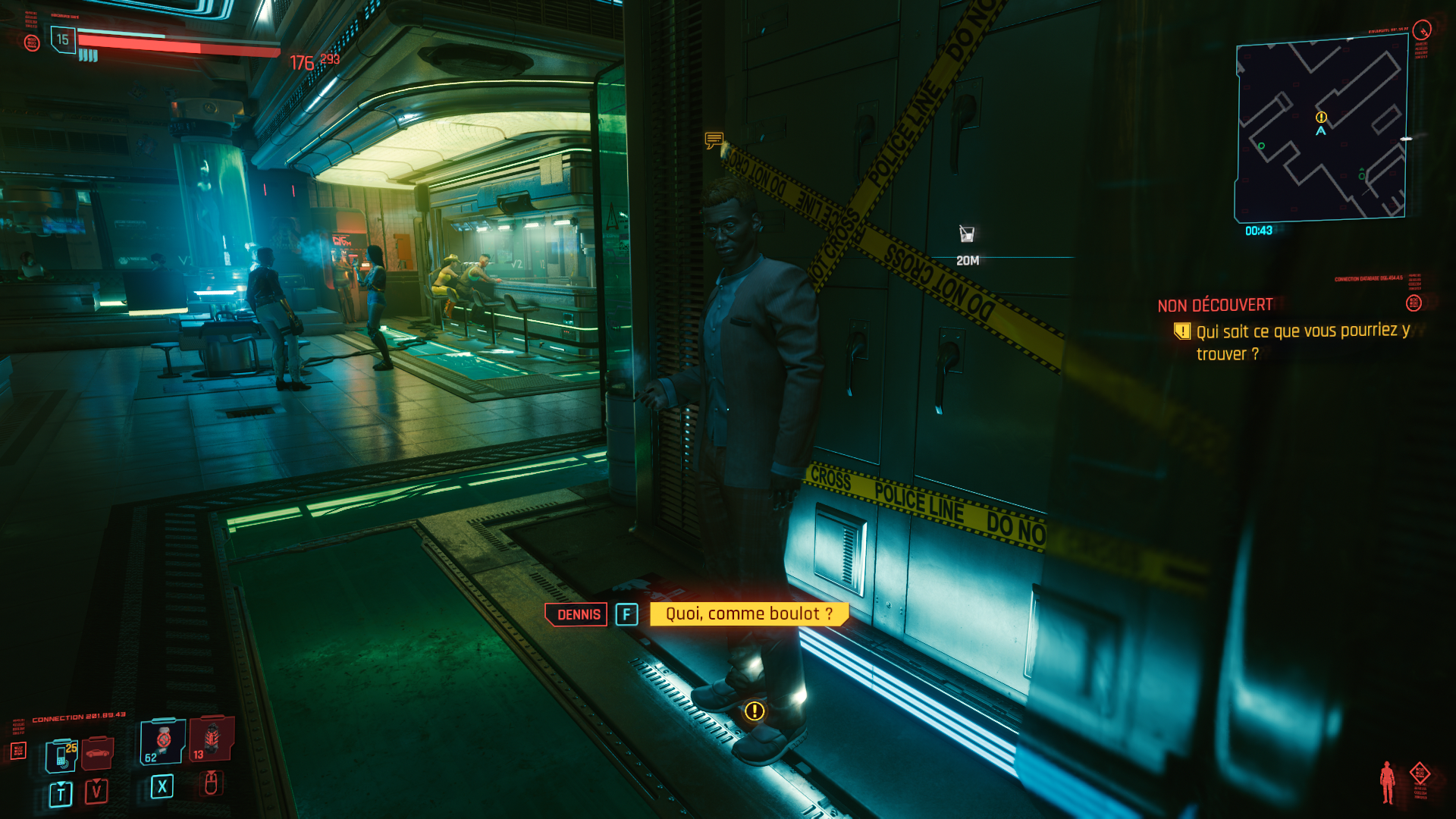Open the phone icon with 25 messages
This screenshot has height=819, width=1456.
click(x=61, y=756)
